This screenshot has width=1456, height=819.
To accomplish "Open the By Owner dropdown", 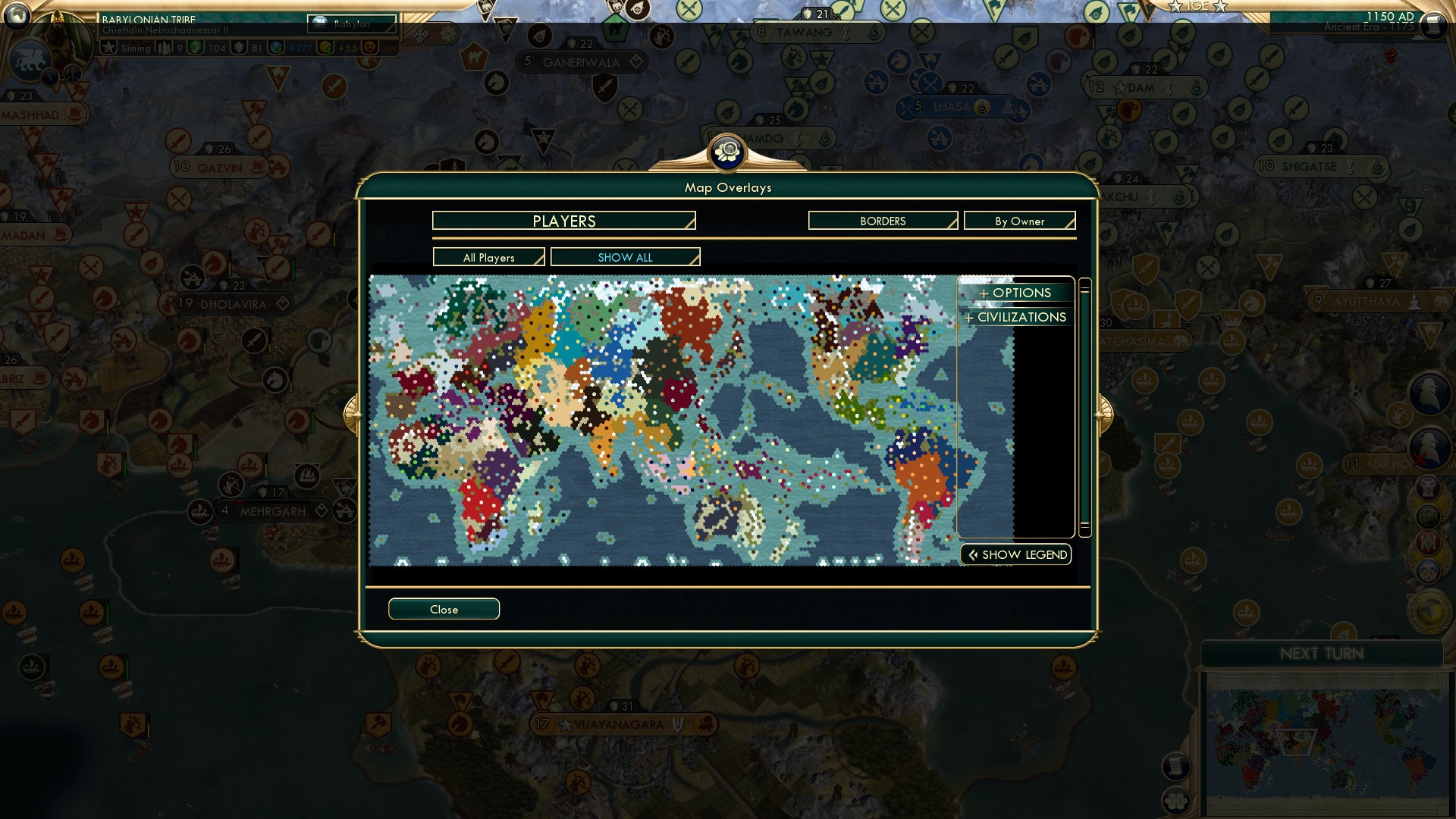I will point(1019,221).
